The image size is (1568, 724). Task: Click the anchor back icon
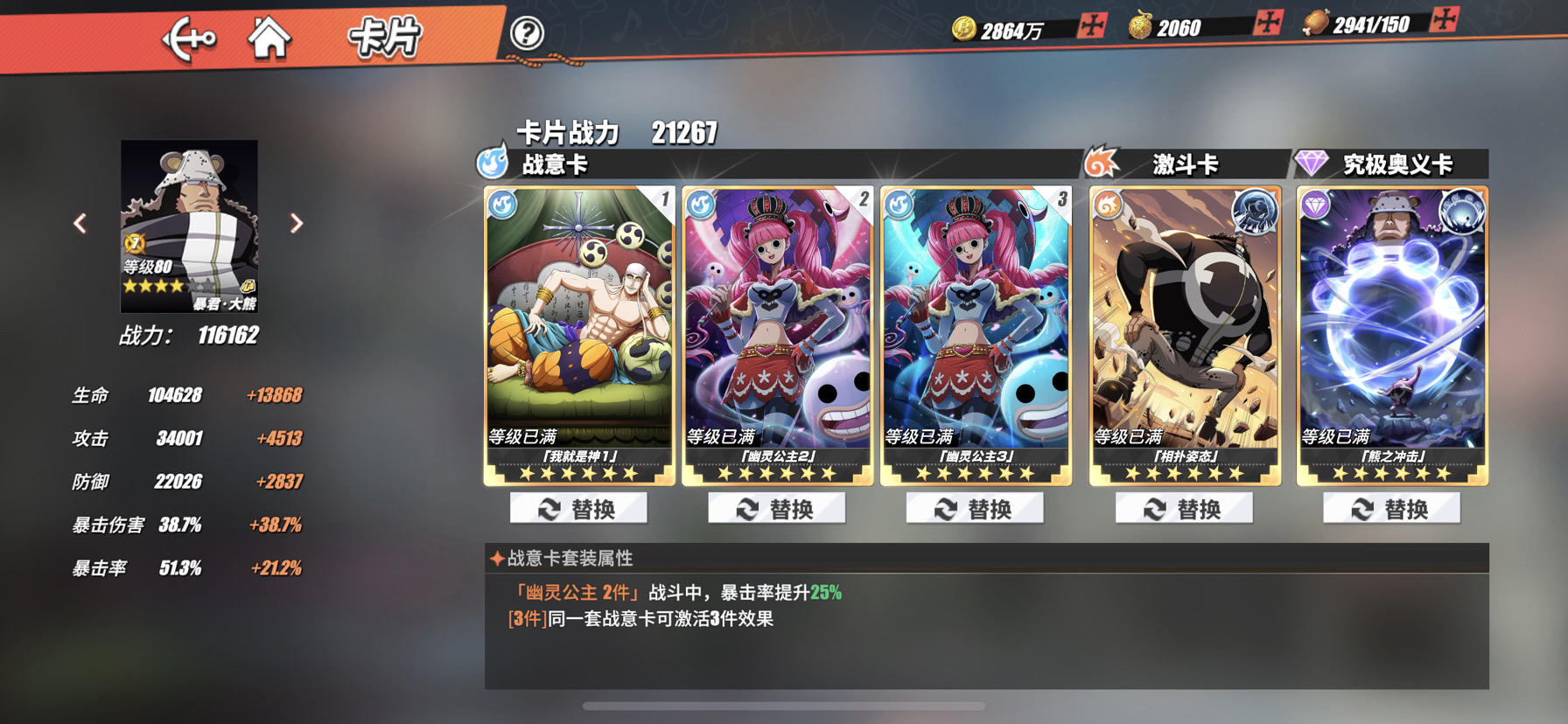coord(191,37)
